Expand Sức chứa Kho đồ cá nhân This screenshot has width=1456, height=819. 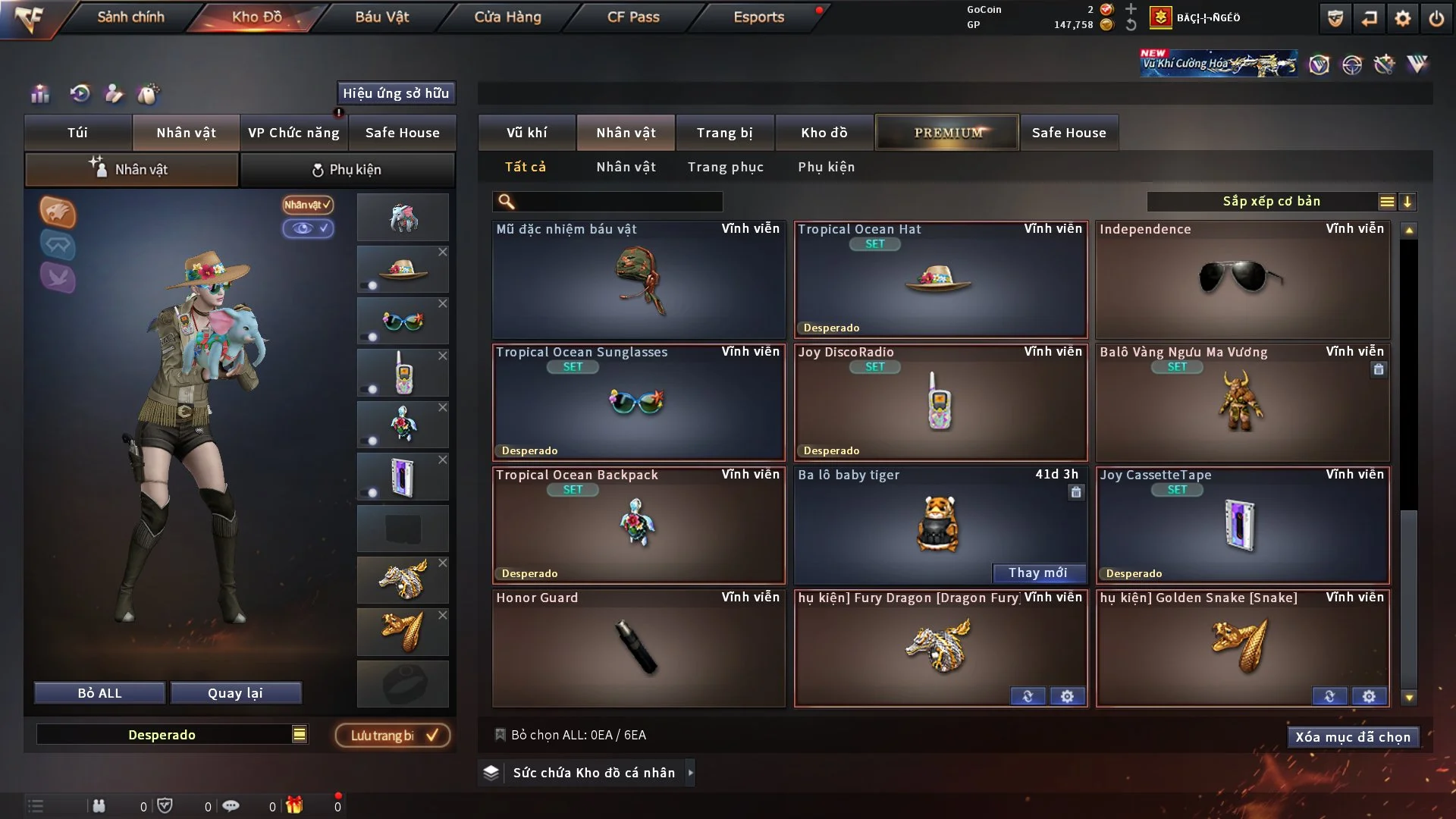coord(690,773)
